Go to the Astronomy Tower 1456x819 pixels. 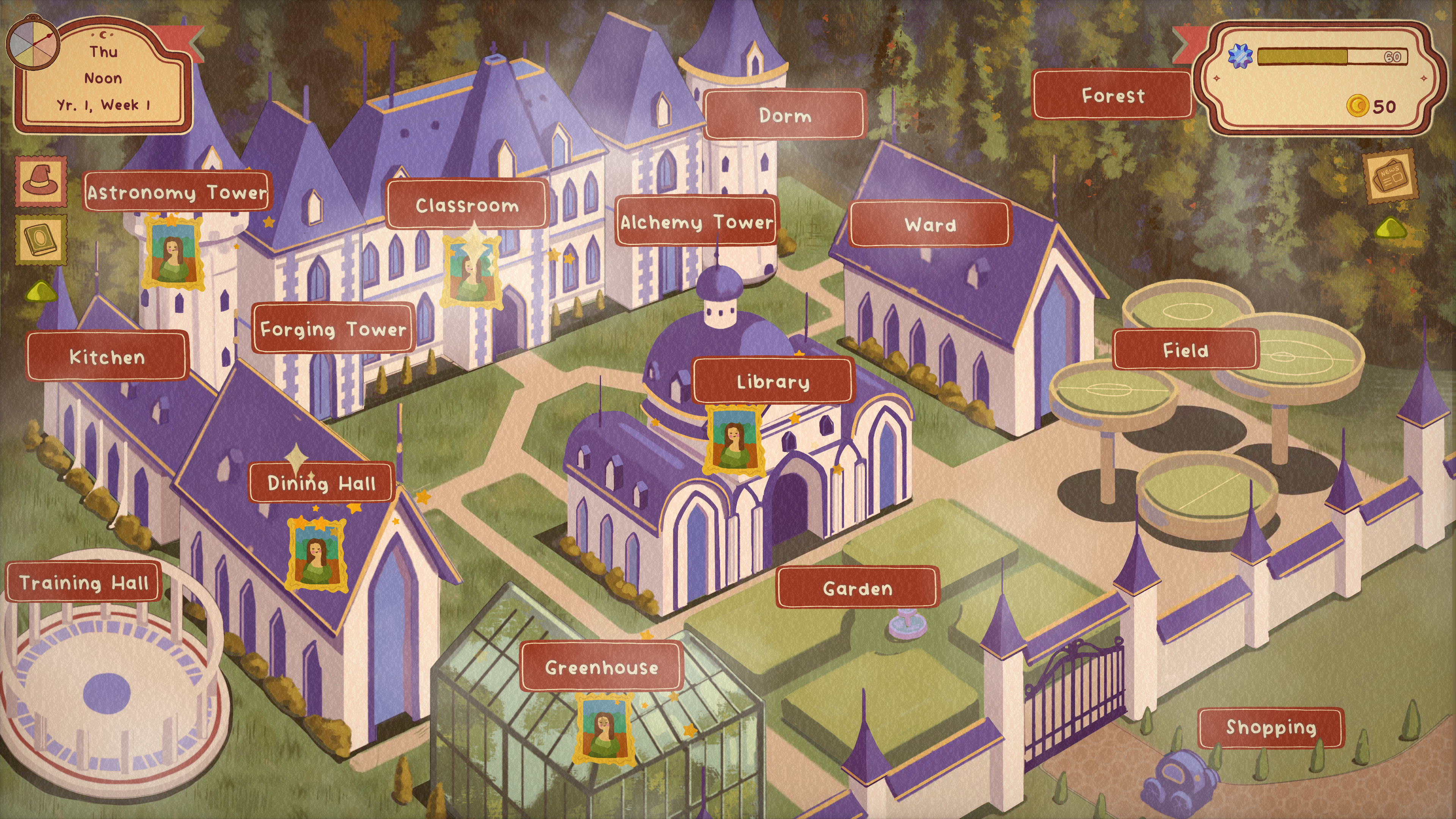point(176,192)
